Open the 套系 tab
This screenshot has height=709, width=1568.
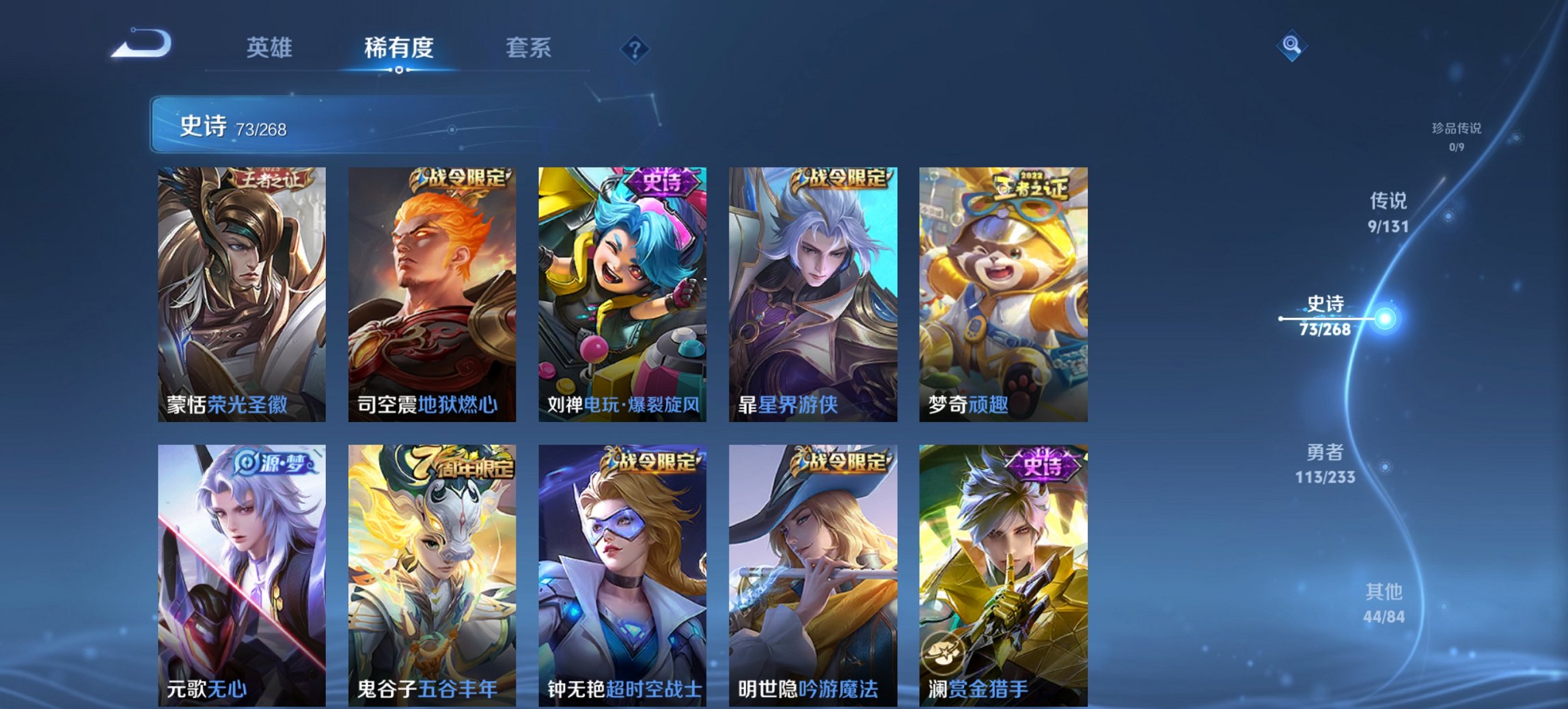[529, 48]
